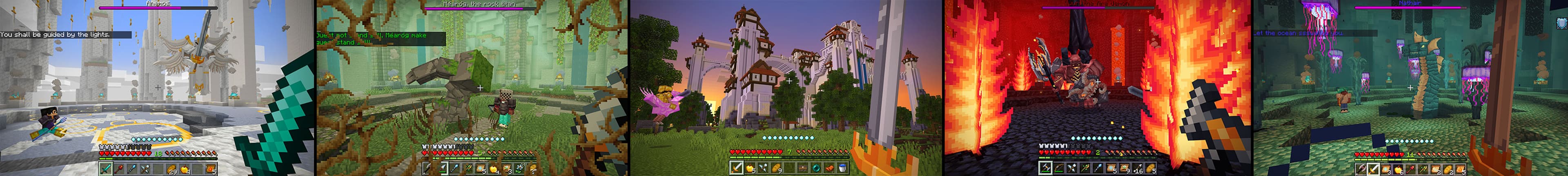Select the frost scroll in the rock titan hotbar

coord(481,168)
